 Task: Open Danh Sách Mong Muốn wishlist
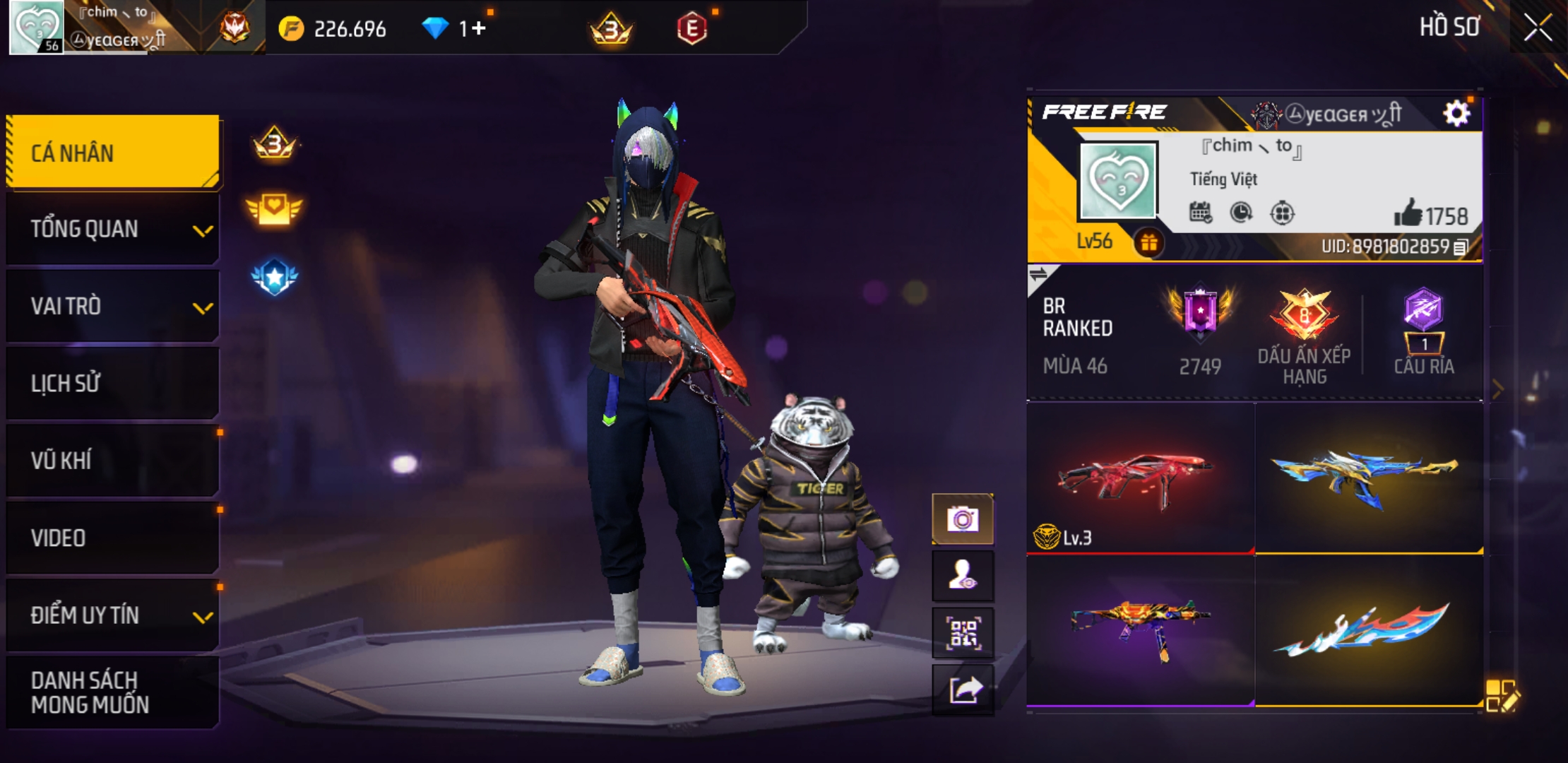pos(113,692)
